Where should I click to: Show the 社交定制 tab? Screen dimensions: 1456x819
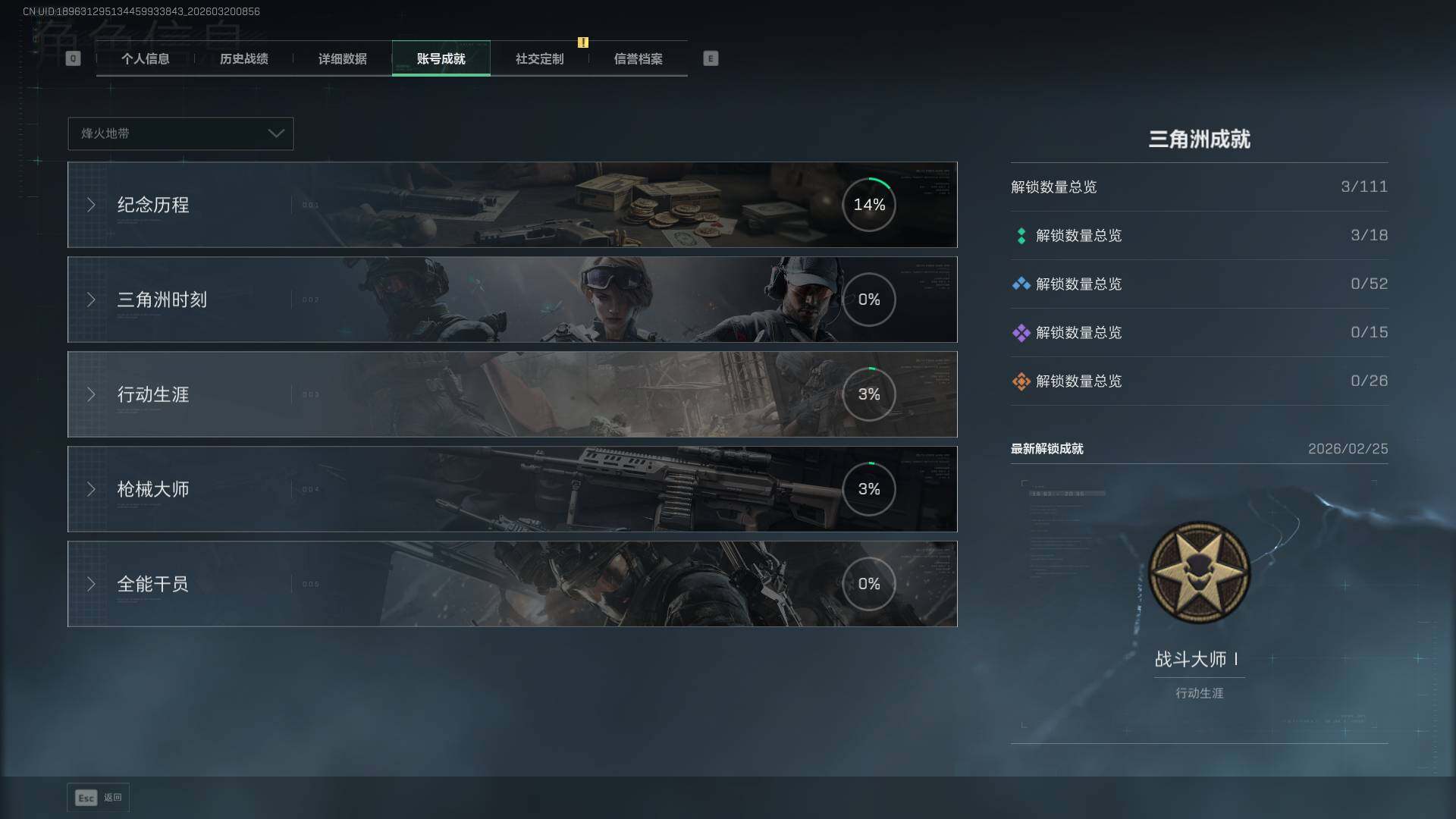(539, 59)
